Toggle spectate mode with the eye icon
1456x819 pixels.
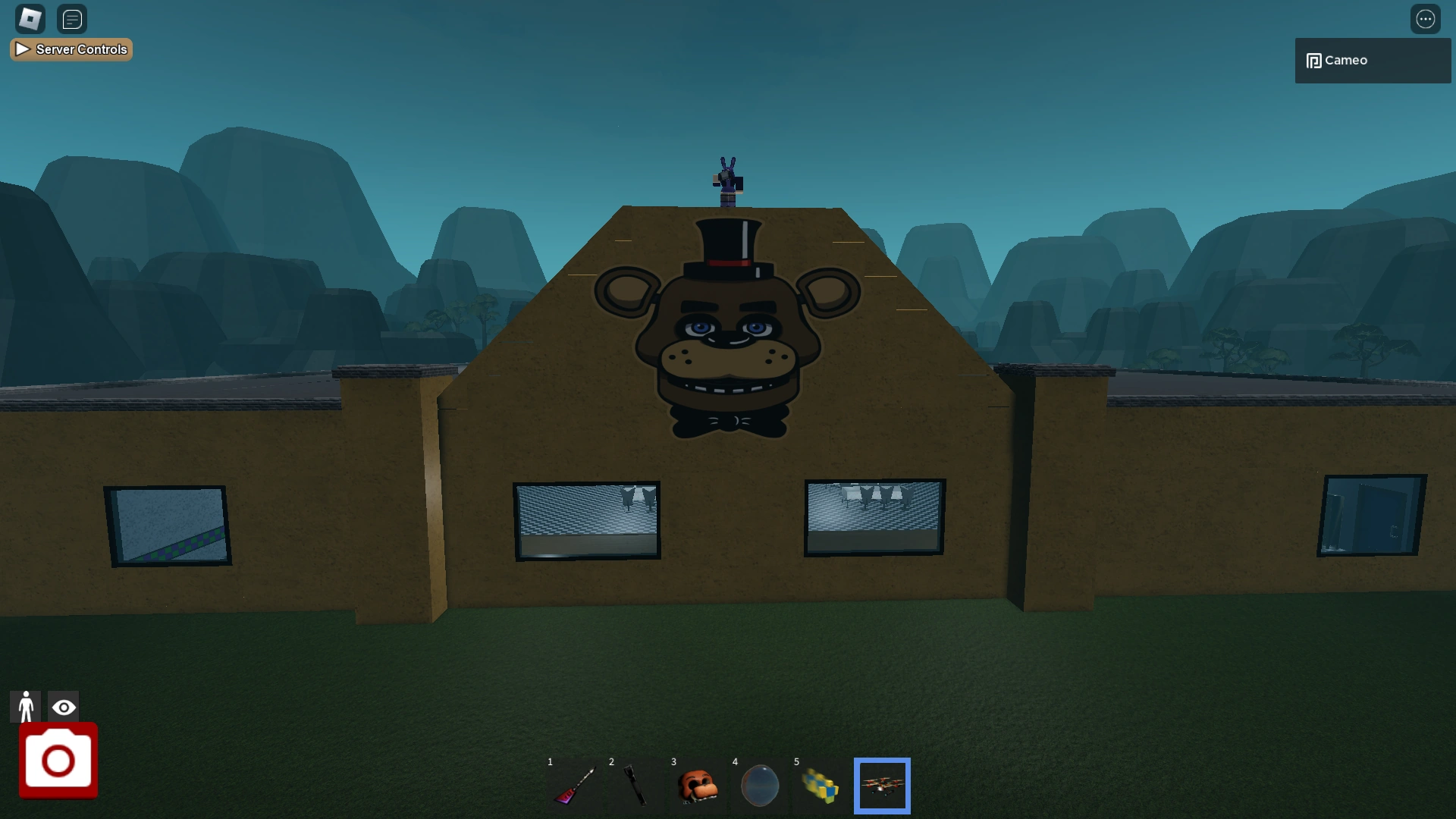click(x=64, y=706)
